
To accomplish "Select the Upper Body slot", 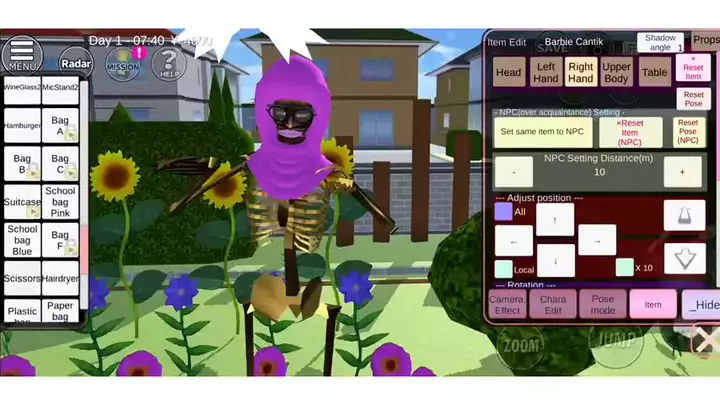I will coord(617,72).
